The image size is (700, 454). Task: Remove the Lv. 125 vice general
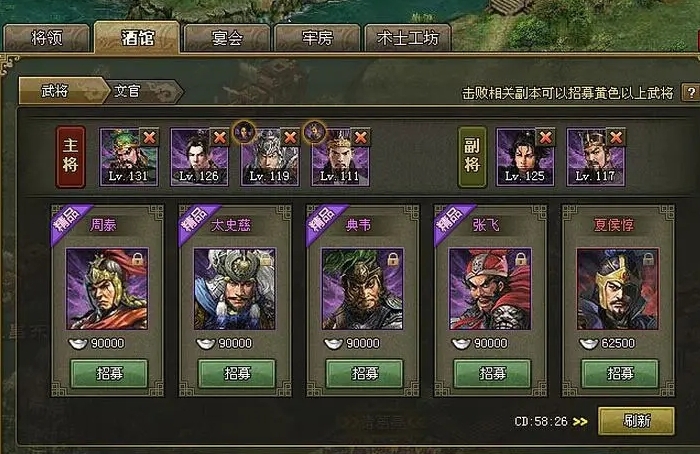546,137
